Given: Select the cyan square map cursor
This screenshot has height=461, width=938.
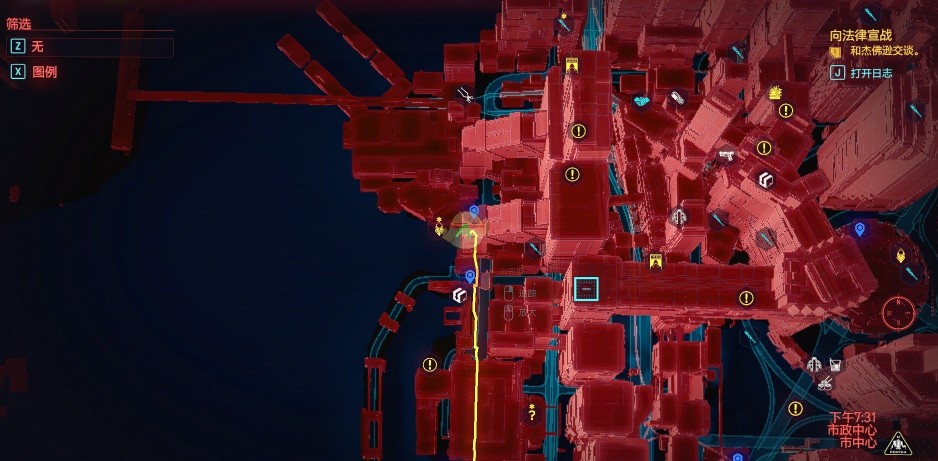Looking at the screenshot, I should tap(586, 290).
